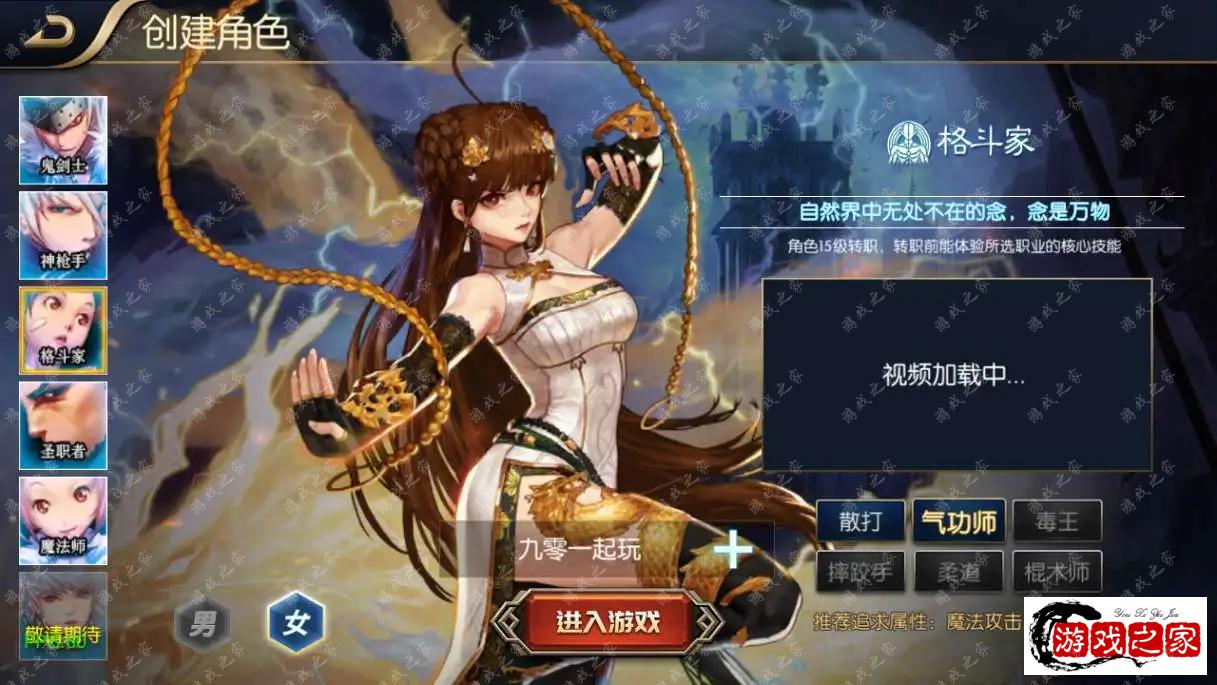Viewport: 1217px width, 685px height.
Task: Pick the 毒王 subclass
Action: (x=1057, y=521)
